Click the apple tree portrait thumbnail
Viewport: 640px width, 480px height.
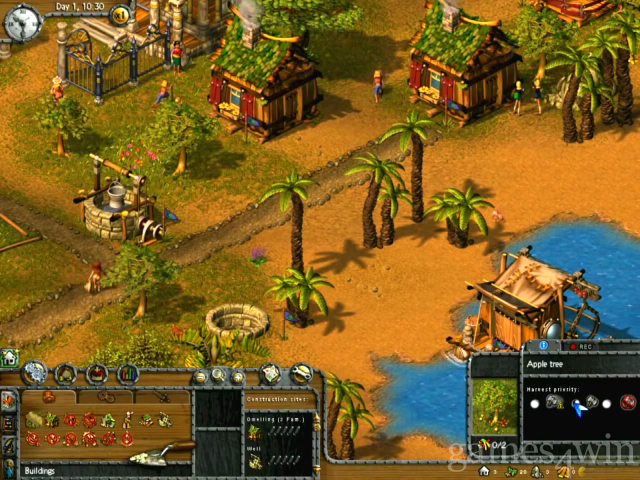494,406
